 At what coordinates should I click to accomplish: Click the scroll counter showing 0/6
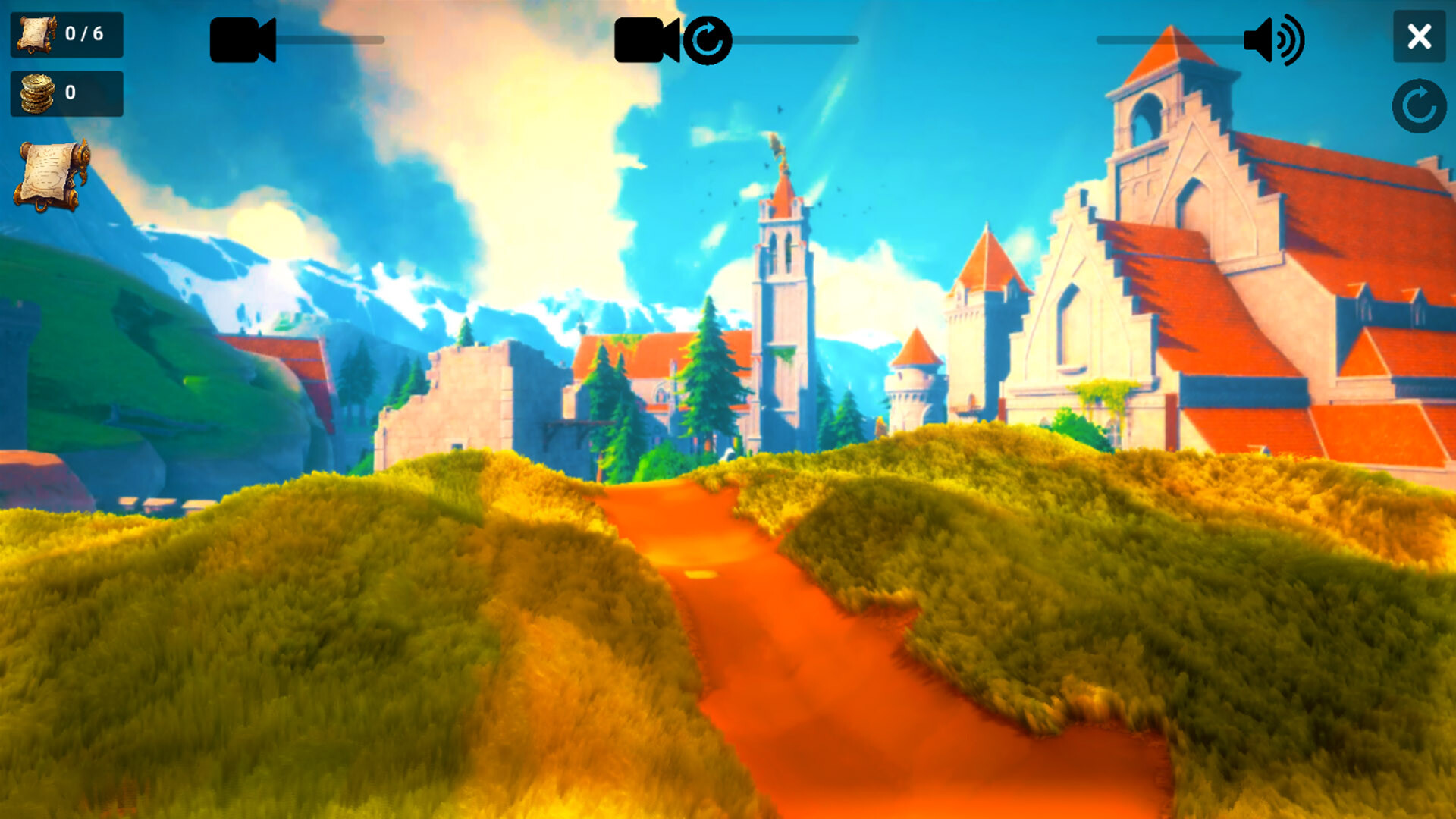pos(86,33)
